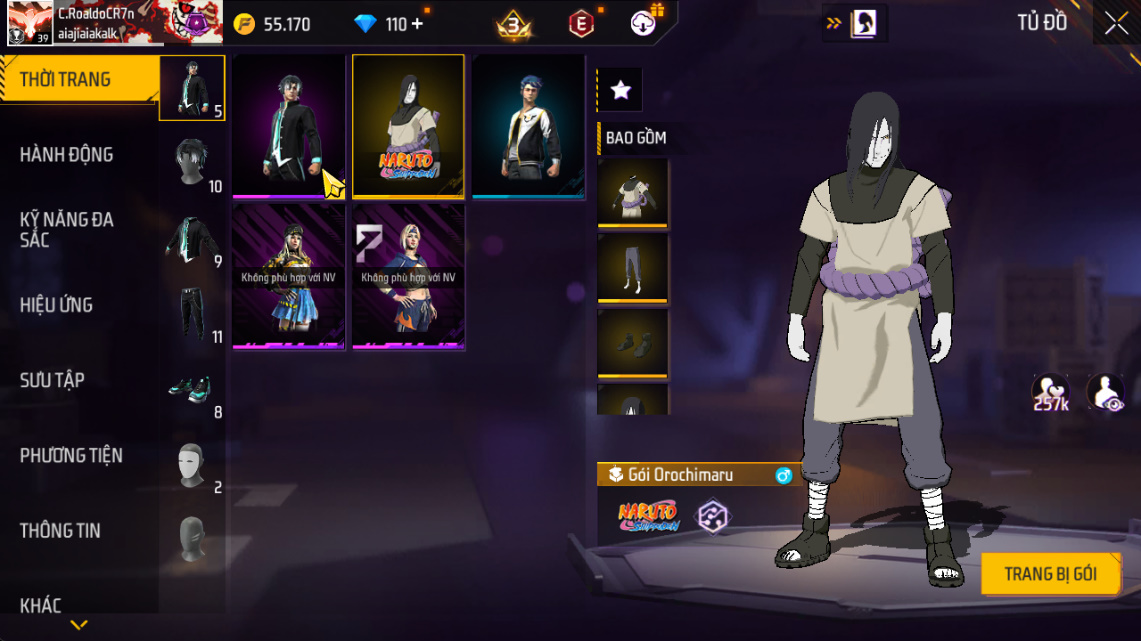The width and height of the screenshot is (1141, 641).
Task: Select the Orochimaru top piece in Bao Gồm
Action: pyautogui.click(x=632, y=191)
